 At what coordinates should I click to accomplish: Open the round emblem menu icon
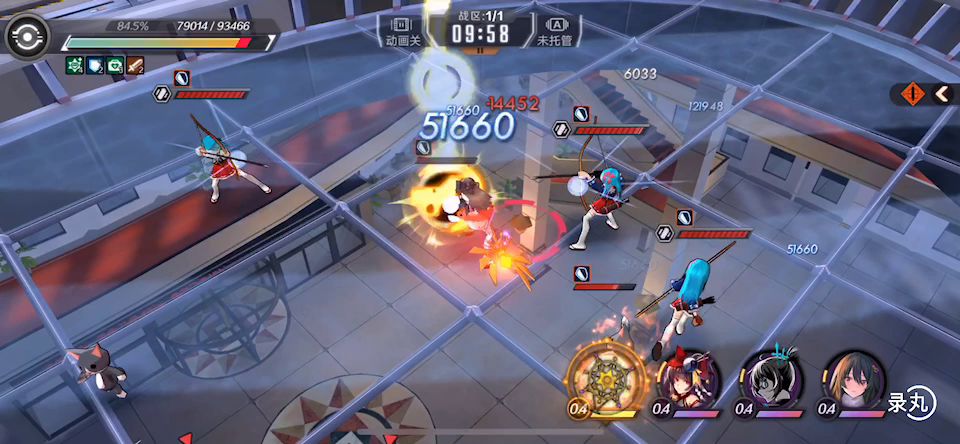(x=25, y=37)
